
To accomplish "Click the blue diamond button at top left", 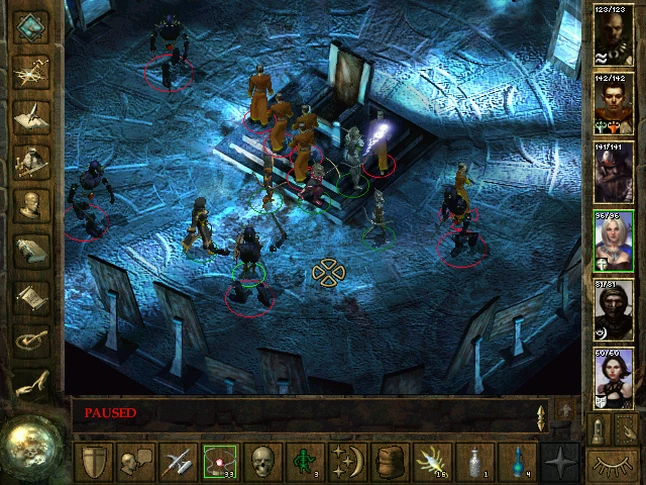I will (x=32, y=27).
